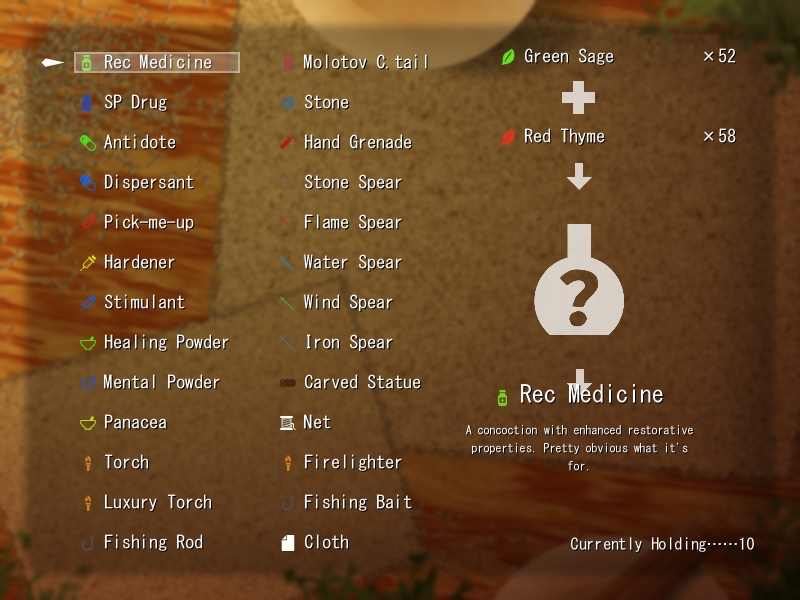
Task: Select the Cloth recipe
Action: coord(326,542)
